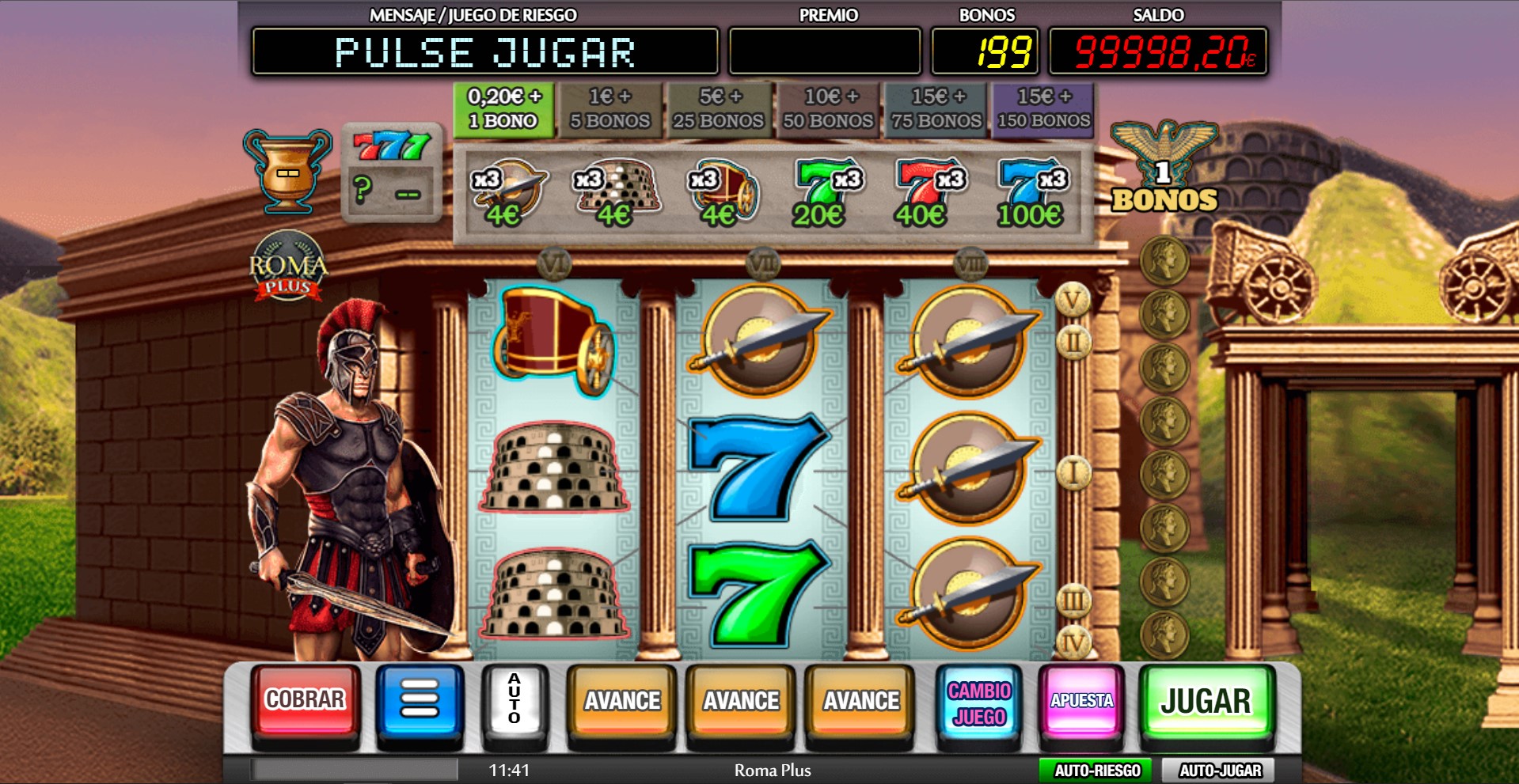Screen dimensions: 1519x784
Task: Pick the 15€ + 75 BONOS bet
Action: tap(936, 109)
